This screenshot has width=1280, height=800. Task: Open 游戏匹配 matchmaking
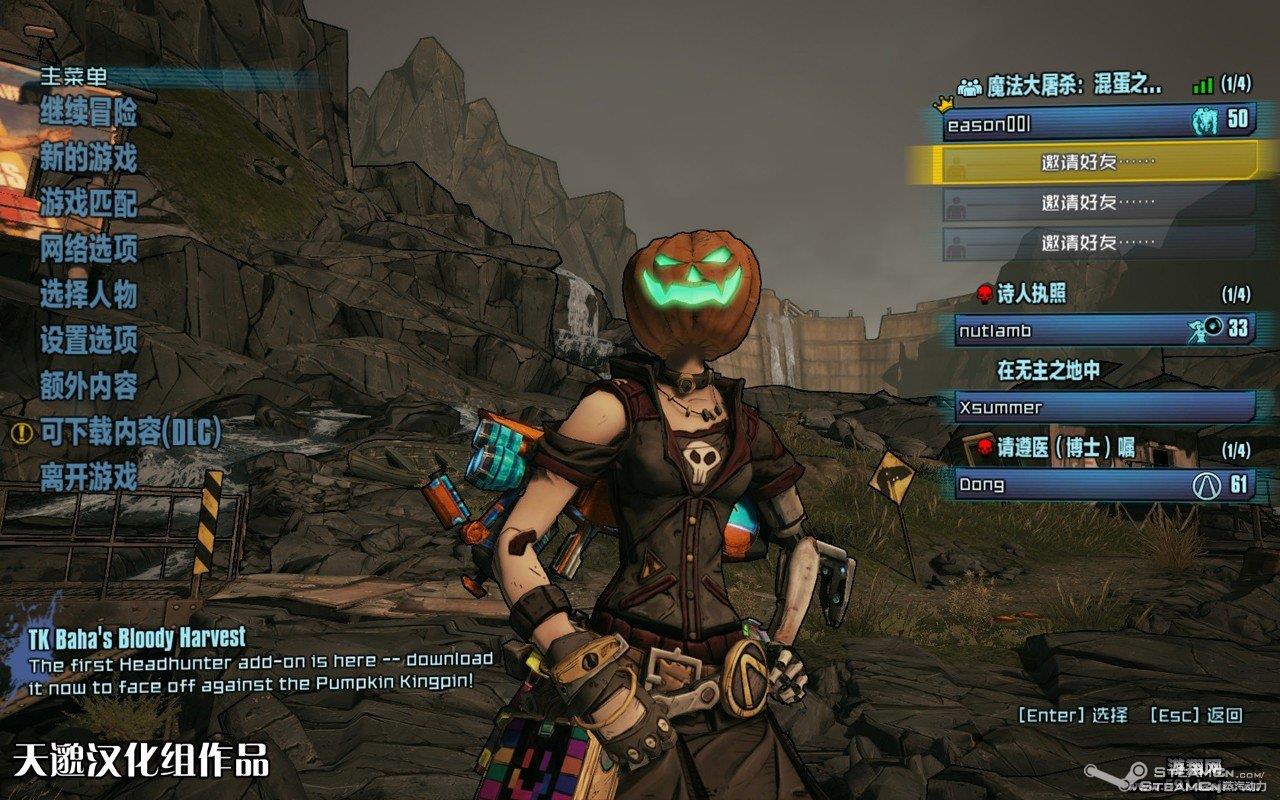pos(89,204)
